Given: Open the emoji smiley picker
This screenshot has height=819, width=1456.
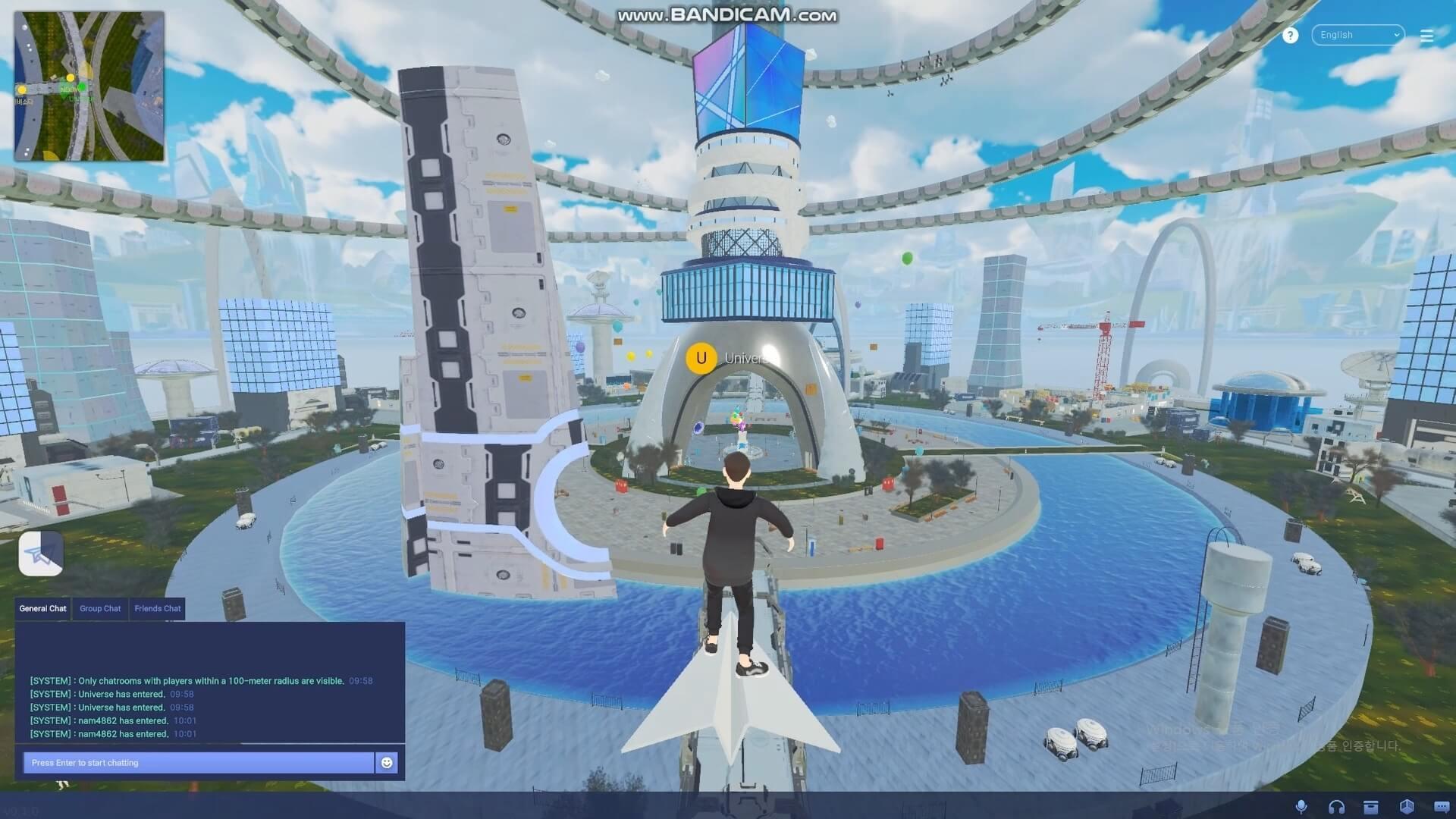Looking at the screenshot, I should pyautogui.click(x=387, y=763).
